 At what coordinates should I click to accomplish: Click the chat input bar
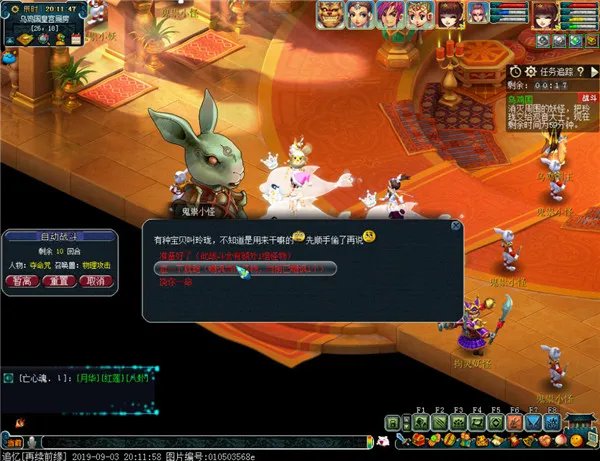(x=200, y=441)
